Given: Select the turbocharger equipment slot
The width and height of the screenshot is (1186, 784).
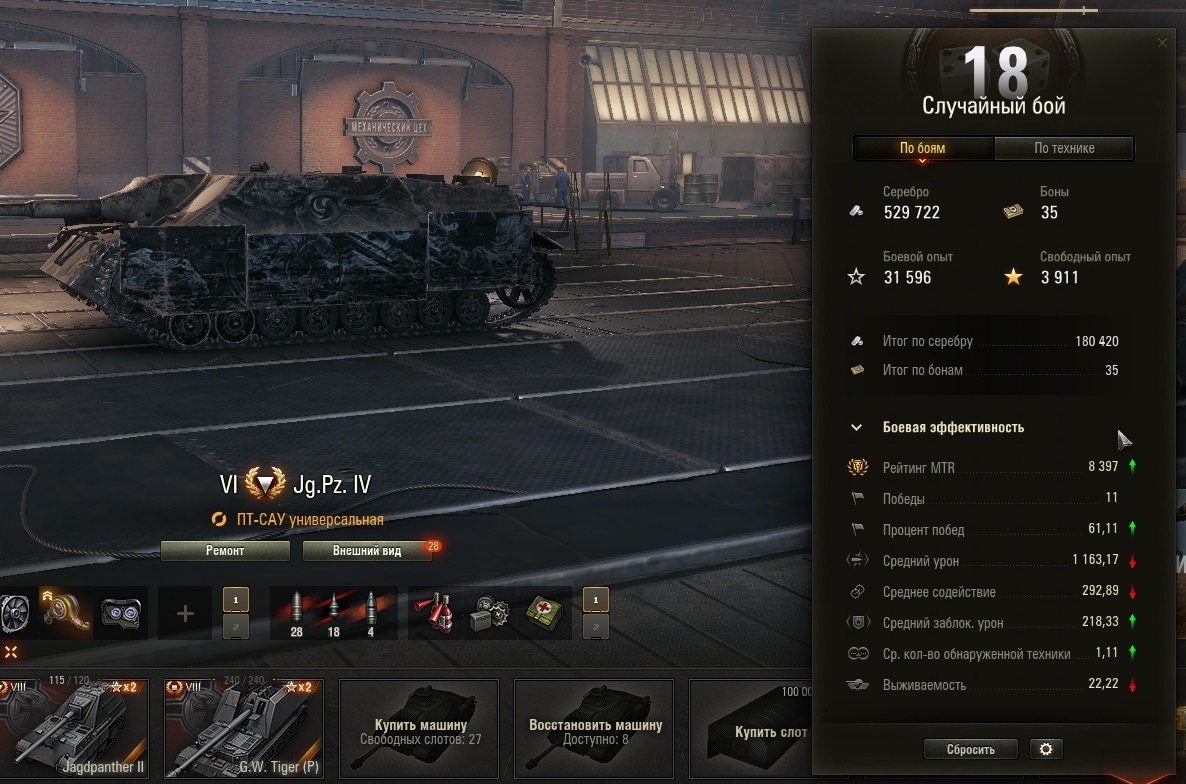Looking at the screenshot, I should tap(65, 613).
